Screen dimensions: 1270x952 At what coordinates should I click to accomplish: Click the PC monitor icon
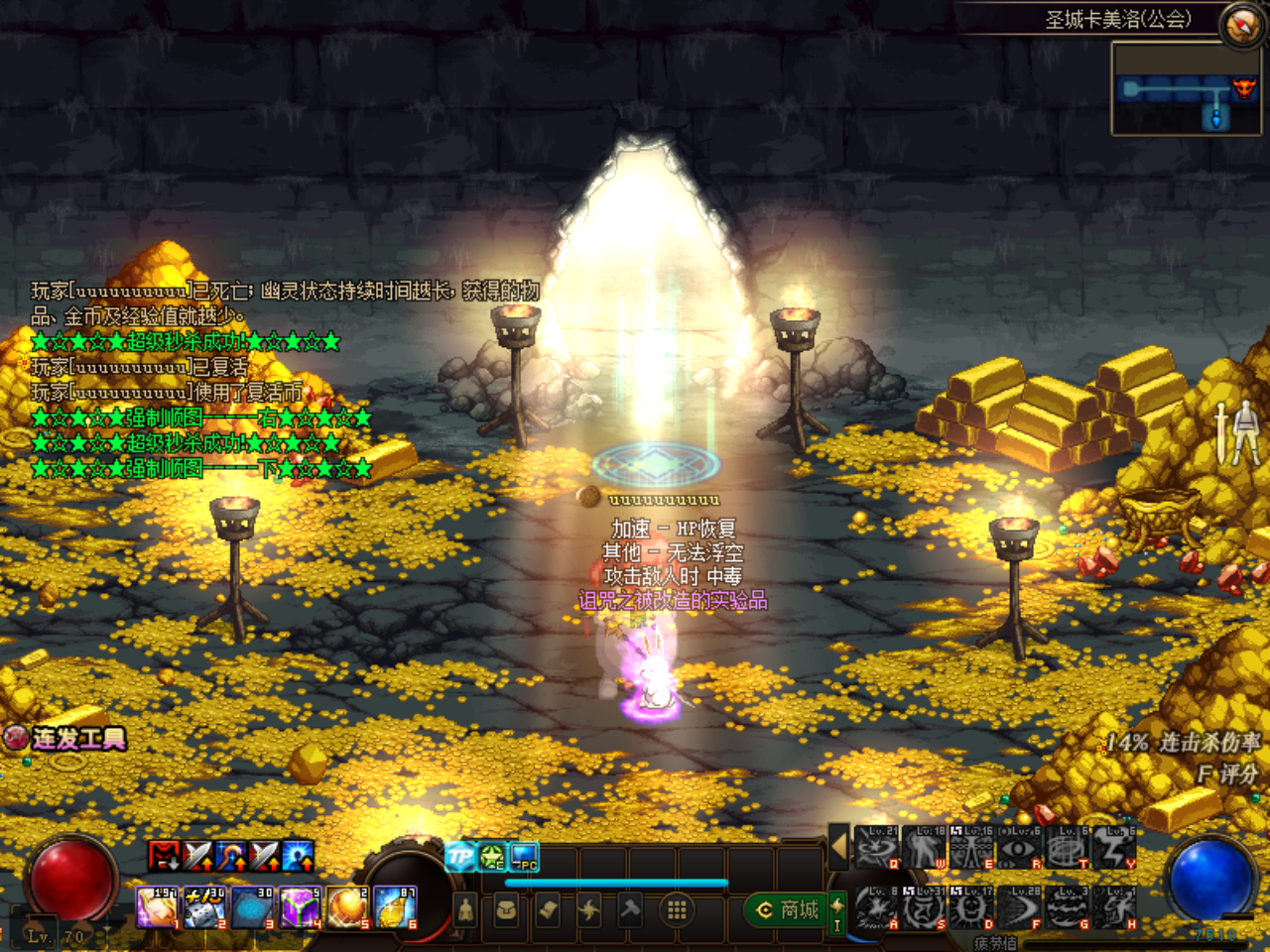click(525, 857)
